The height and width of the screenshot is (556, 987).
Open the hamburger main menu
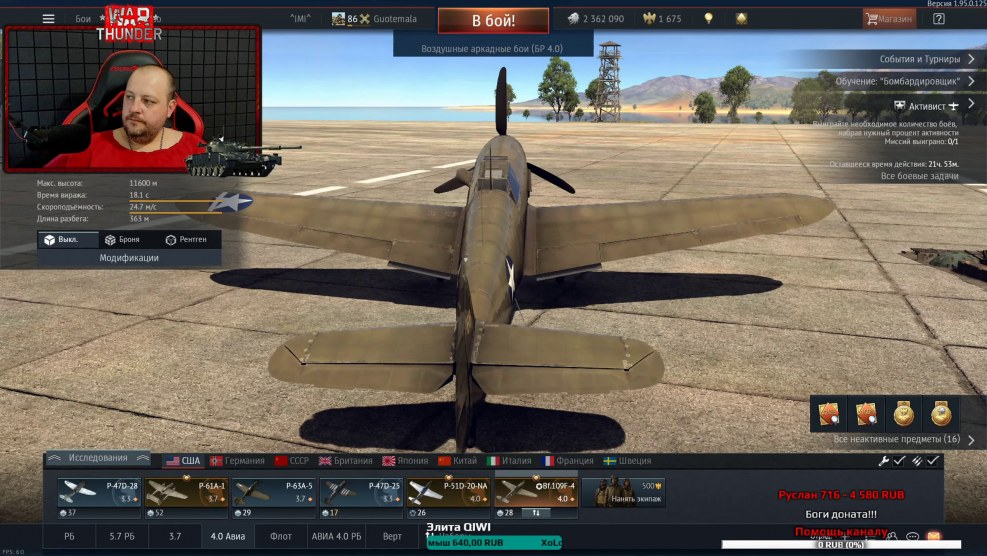48,18
